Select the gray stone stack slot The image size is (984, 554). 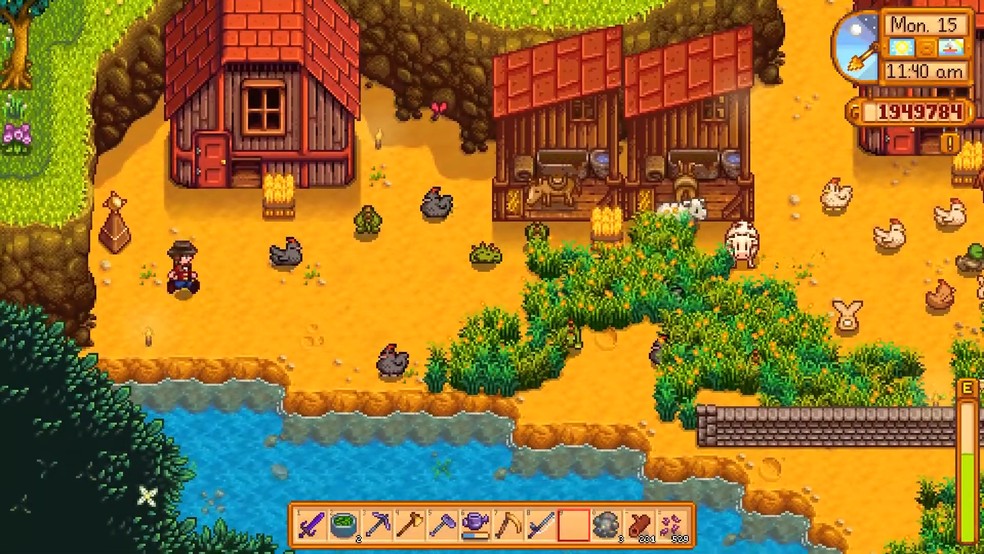pos(606,524)
